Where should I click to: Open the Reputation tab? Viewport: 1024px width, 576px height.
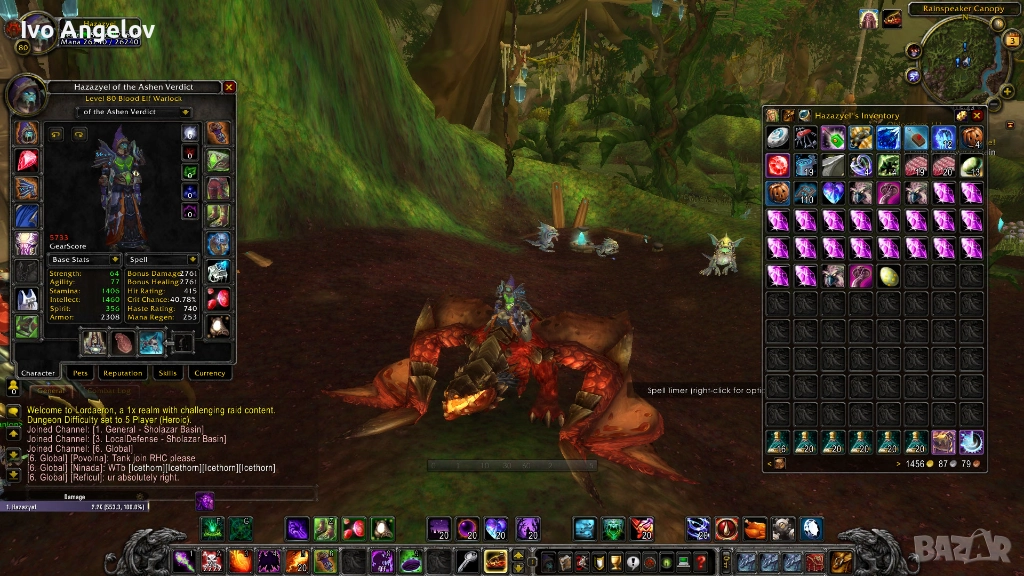point(122,373)
